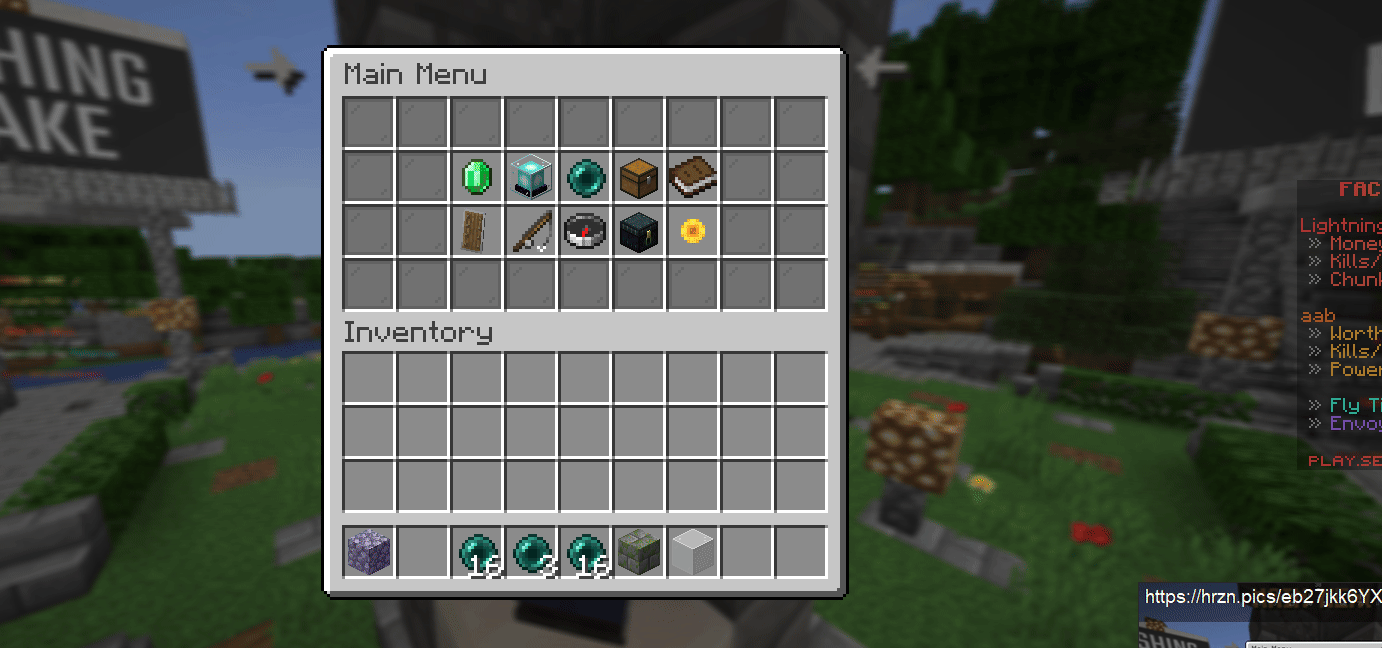The height and width of the screenshot is (648, 1382).
Task: Select the purple block in the hotbar
Action: 369,551
